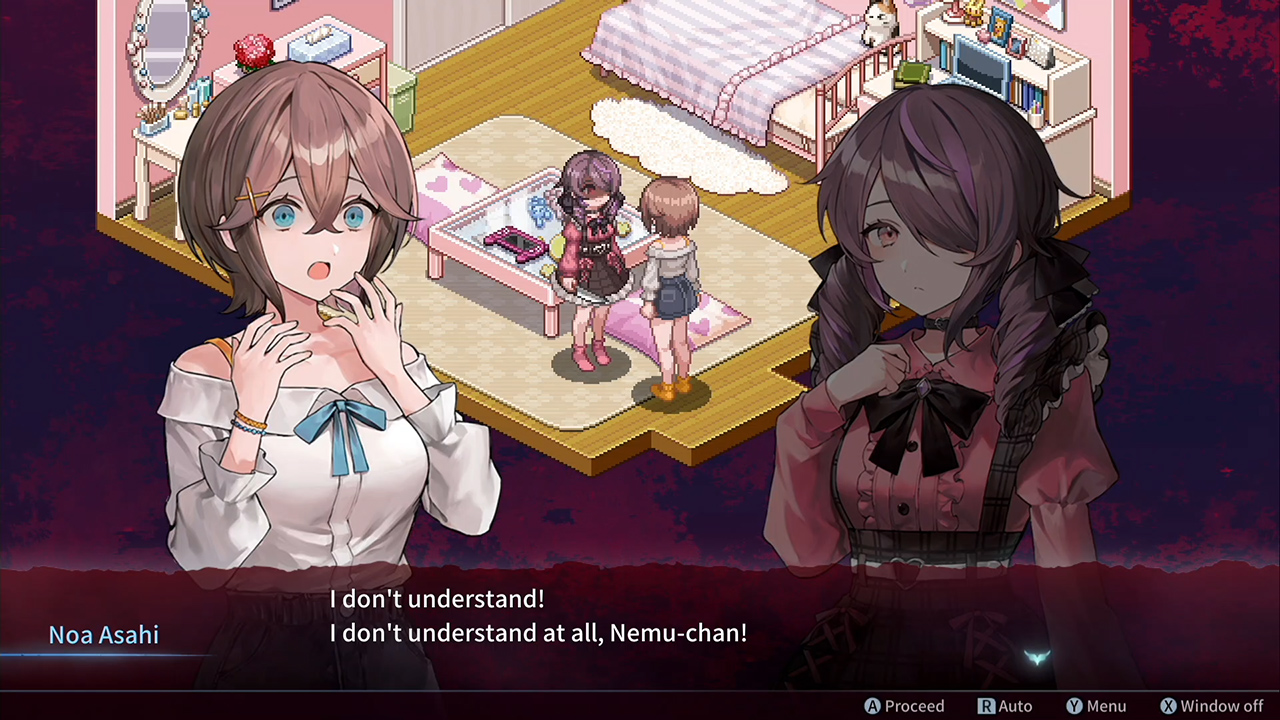
Task: Select the Auto entry in the control bar
Action: click(1014, 705)
